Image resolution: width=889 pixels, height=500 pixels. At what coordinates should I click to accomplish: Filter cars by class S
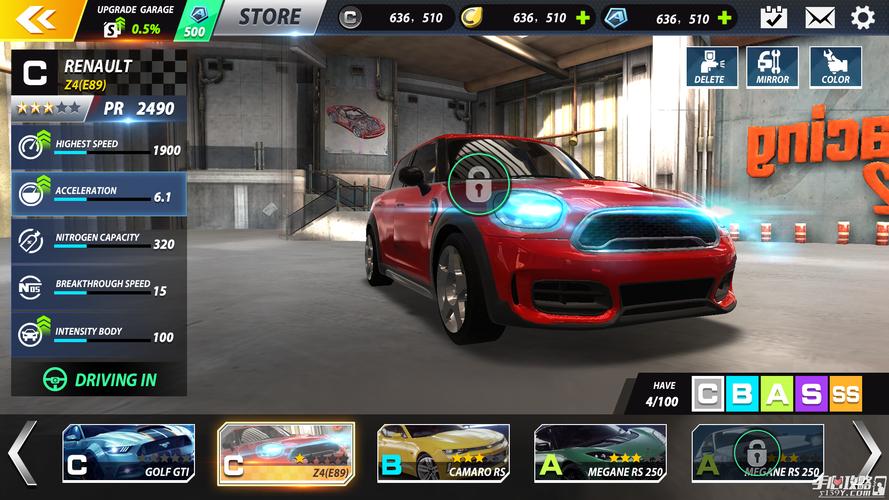(x=811, y=394)
